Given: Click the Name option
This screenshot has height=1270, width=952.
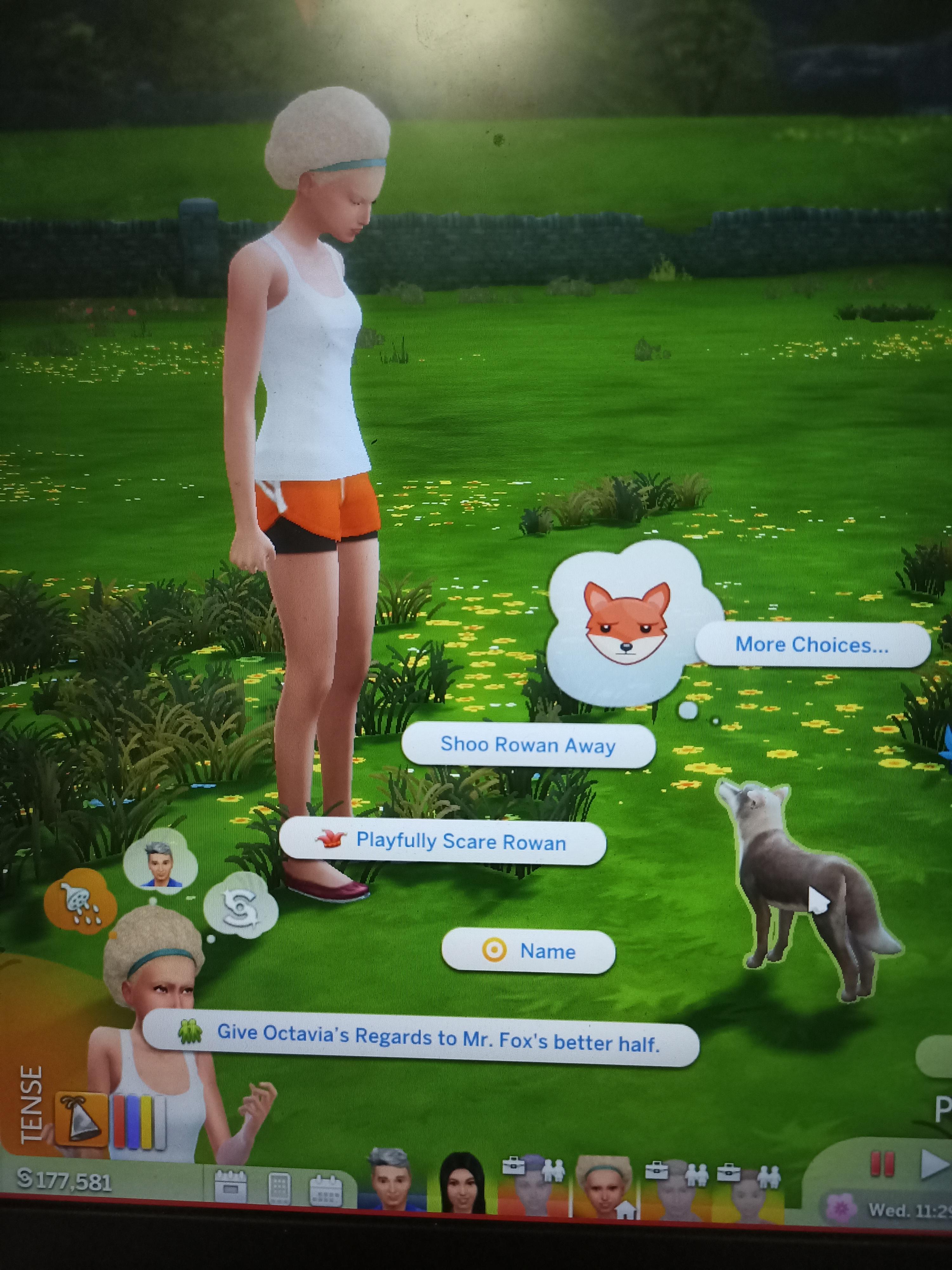Looking at the screenshot, I should click(528, 950).
